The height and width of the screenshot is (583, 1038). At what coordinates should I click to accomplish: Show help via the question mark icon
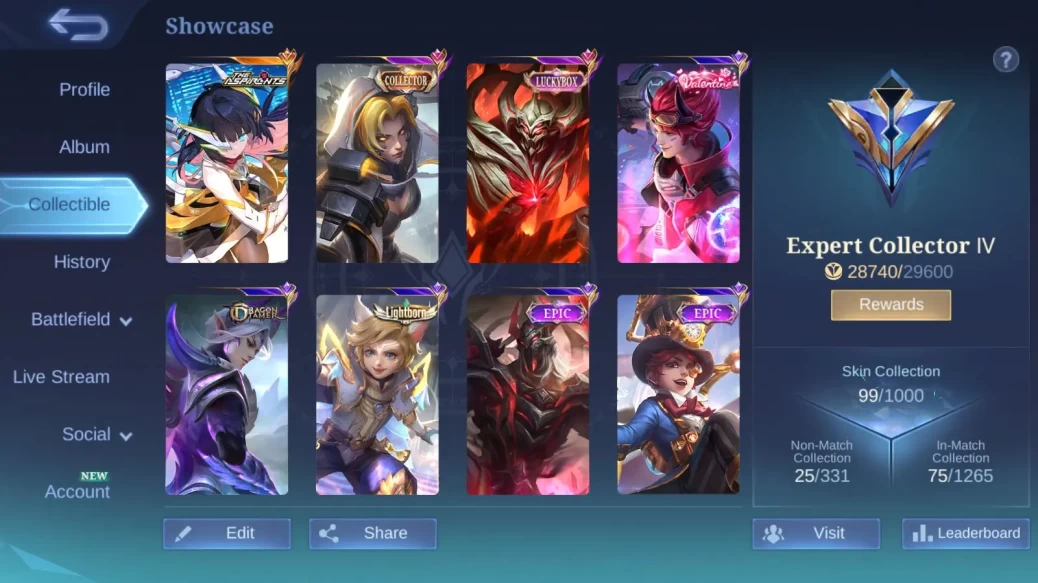1005,59
